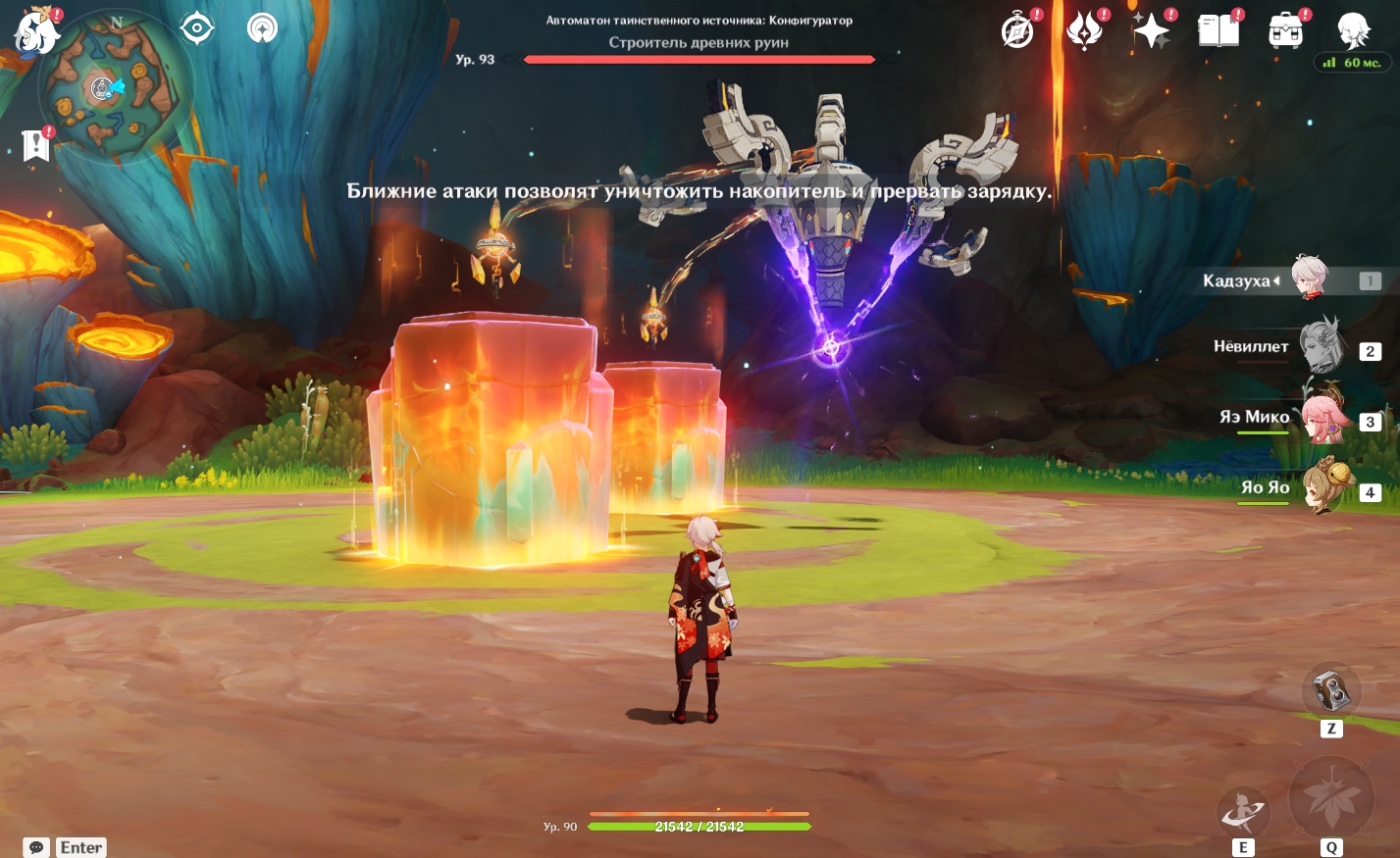Open the Paimon menu

click(x=36, y=31)
